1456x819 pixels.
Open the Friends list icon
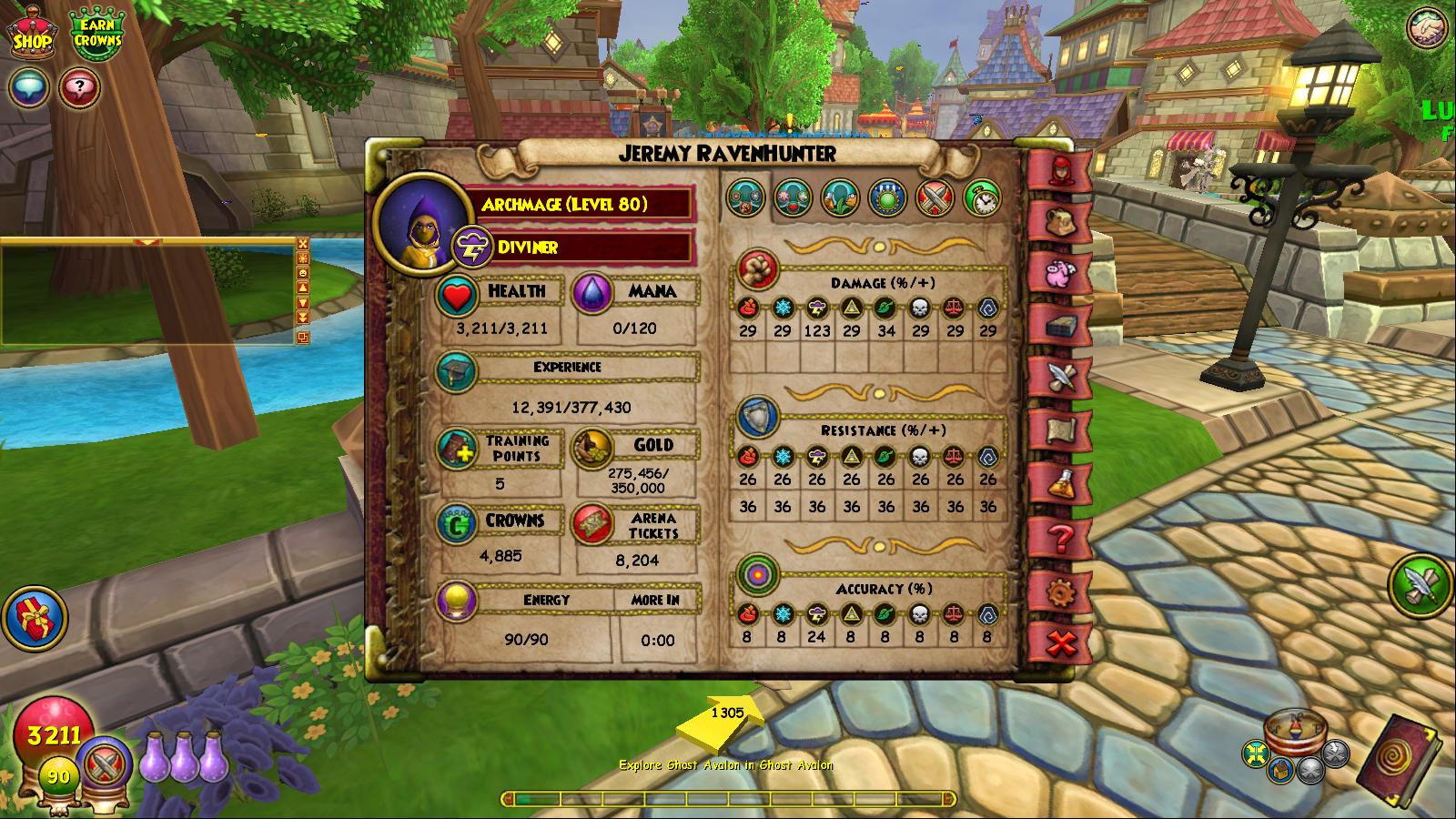1428,28
